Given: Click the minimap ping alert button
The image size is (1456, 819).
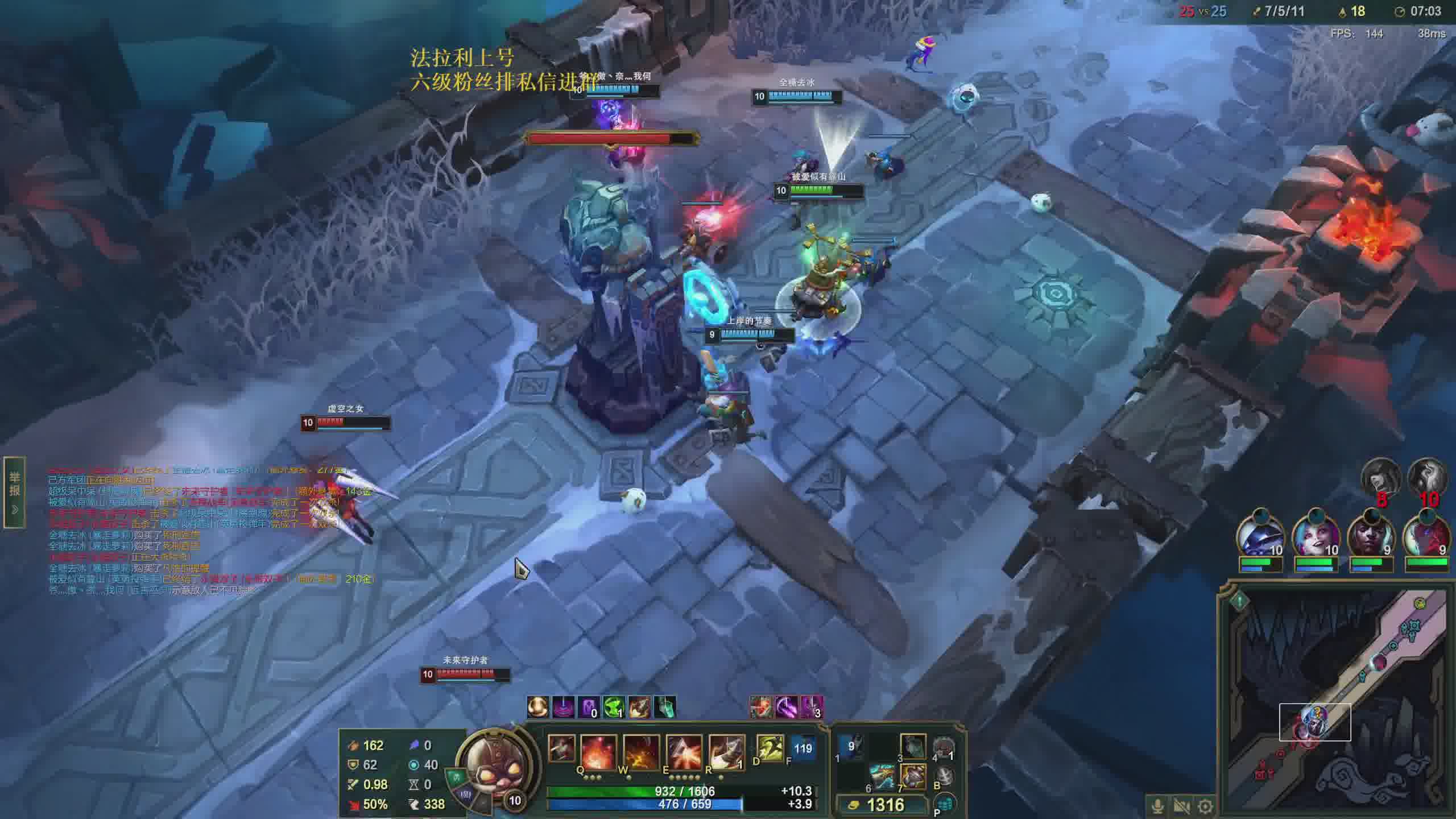Looking at the screenshot, I should coord(1240,599).
